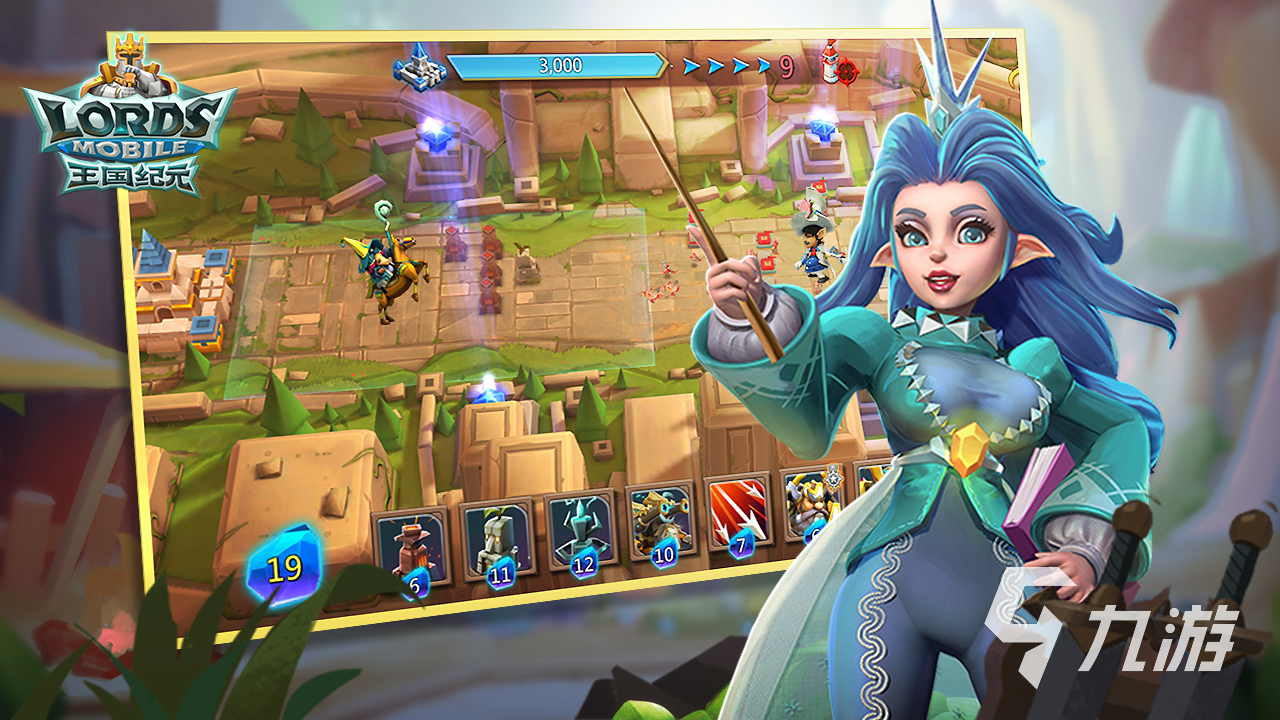This screenshot has width=1280, height=720.
Task: Click the blue castle base icon
Action: 419,66
